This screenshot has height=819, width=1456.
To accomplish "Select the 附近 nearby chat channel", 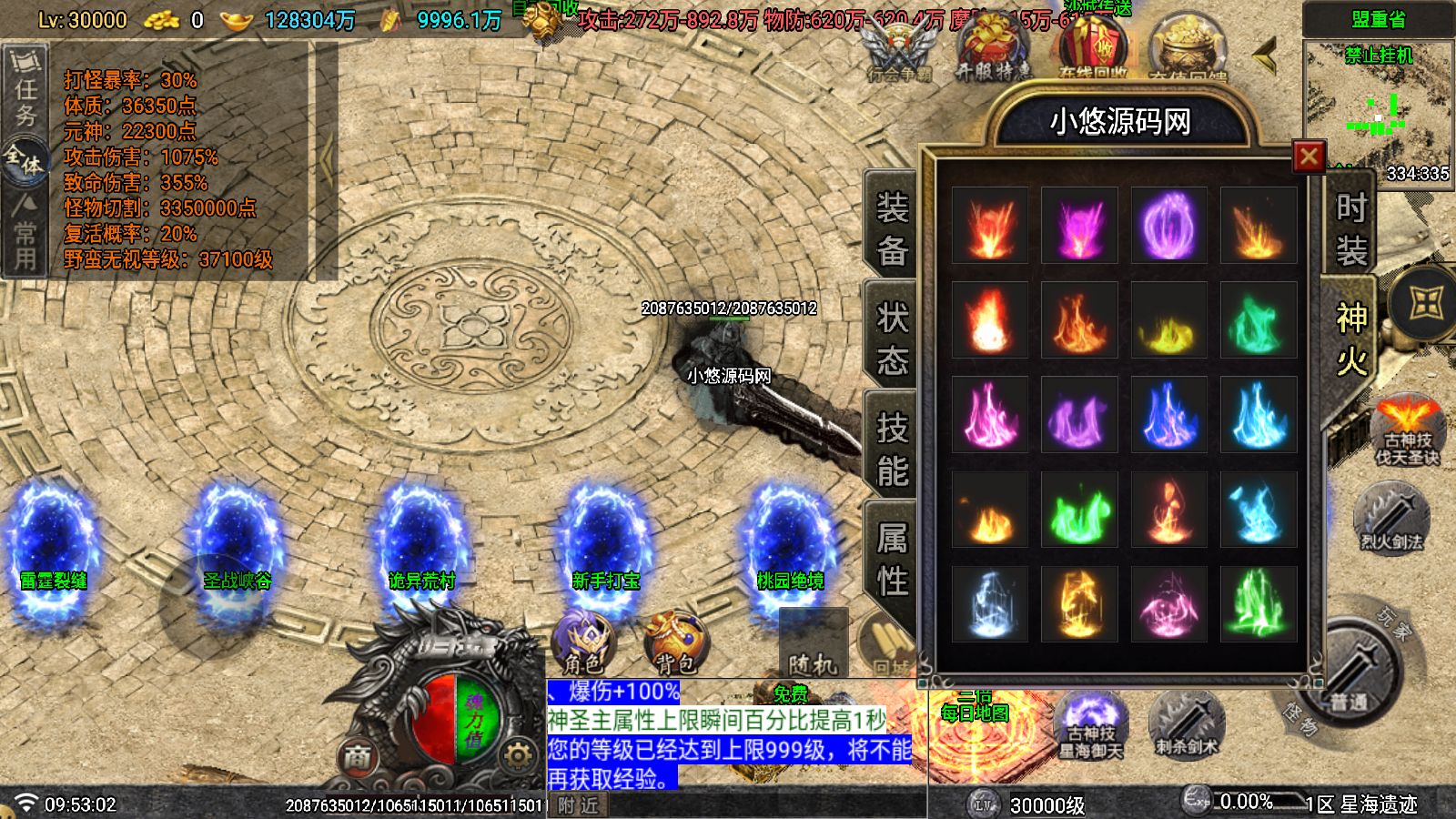I will [579, 805].
